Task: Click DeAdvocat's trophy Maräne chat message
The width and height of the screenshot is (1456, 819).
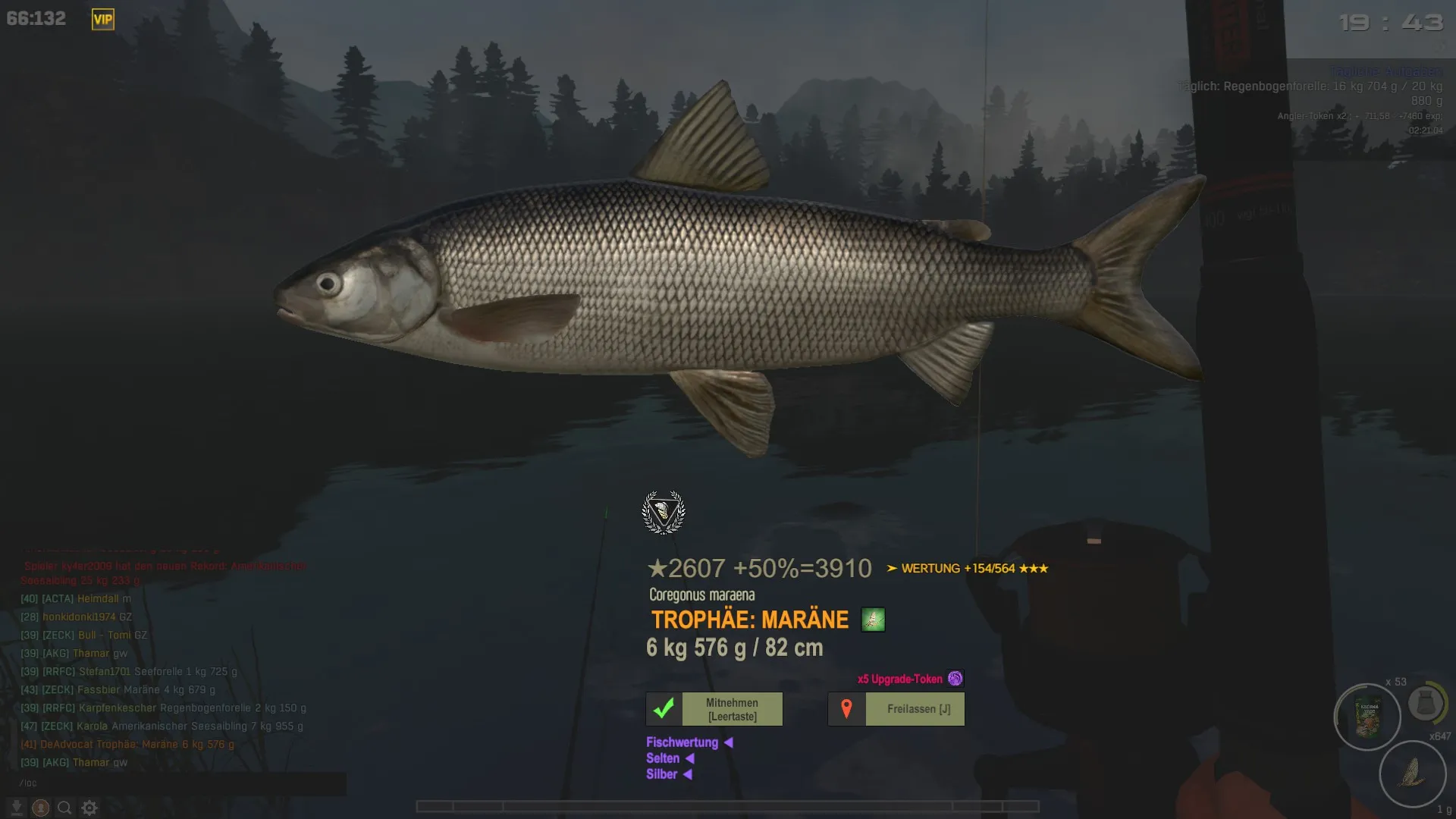Action: (x=127, y=744)
